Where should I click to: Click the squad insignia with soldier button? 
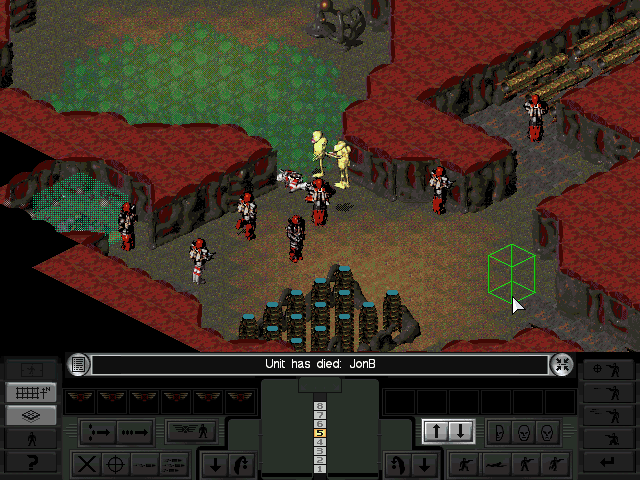[193, 432]
